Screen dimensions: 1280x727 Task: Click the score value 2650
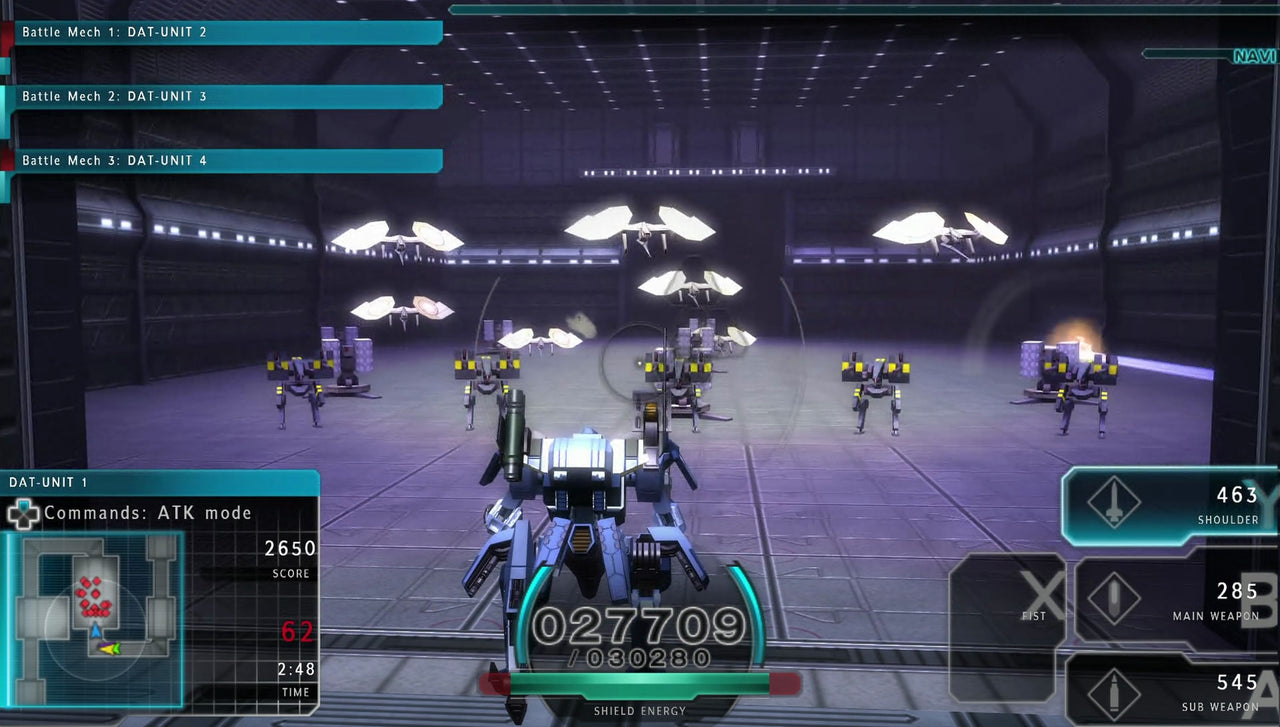pos(288,548)
